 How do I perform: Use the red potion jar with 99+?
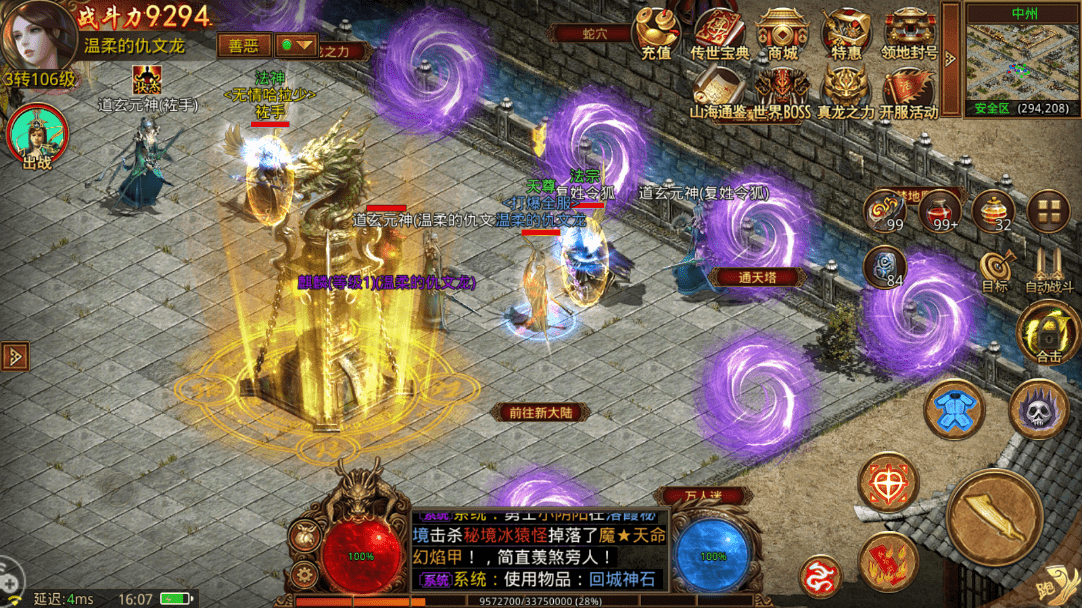(939, 209)
